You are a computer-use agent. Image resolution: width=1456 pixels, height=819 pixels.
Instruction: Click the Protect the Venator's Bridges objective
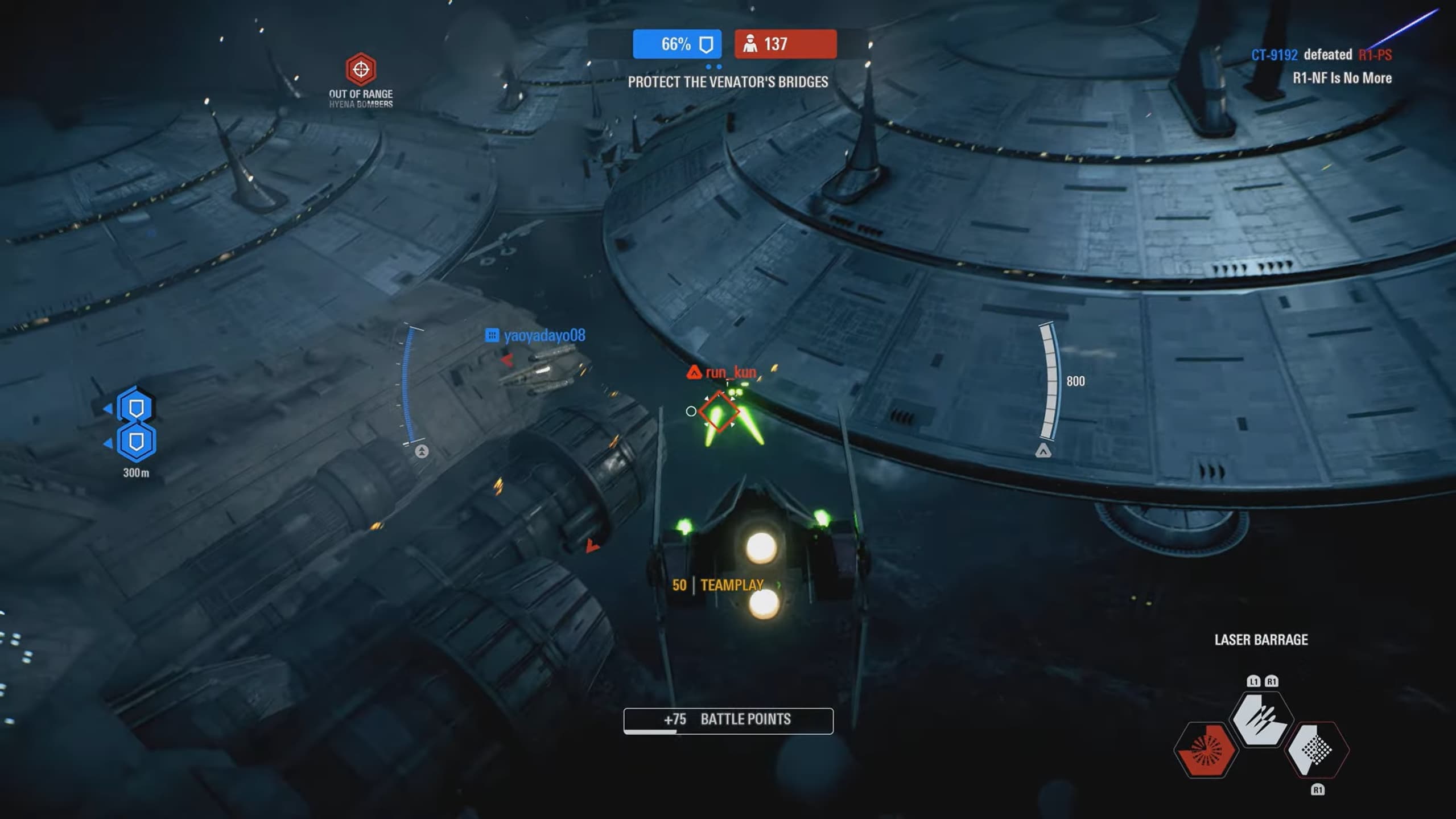pos(728,82)
